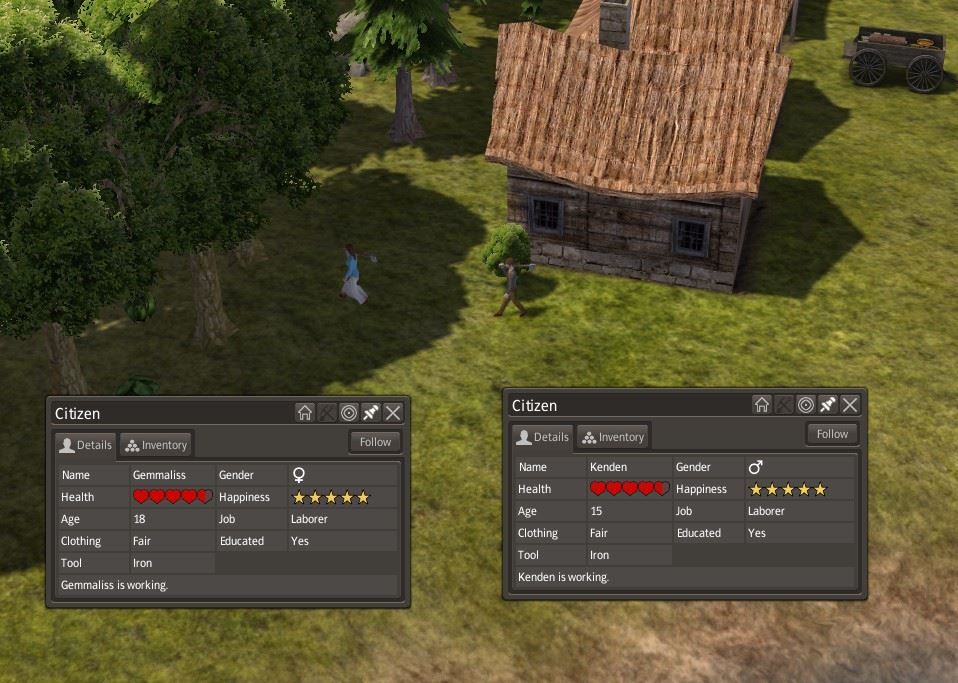The image size is (958, 683).
Task: Show Kenden's Details tab
Action: [542, 437]
